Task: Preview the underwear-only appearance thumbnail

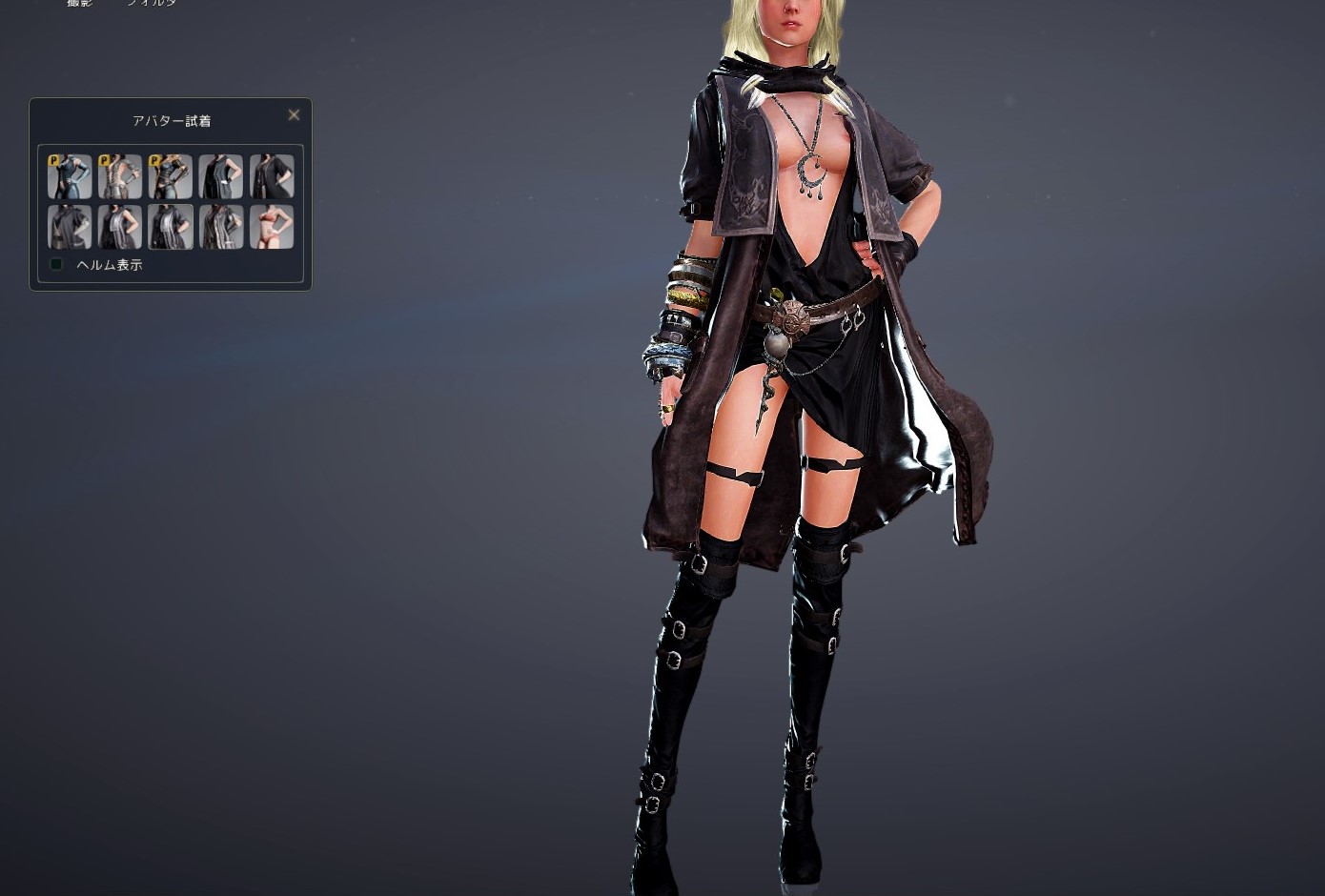Action: 272,227
